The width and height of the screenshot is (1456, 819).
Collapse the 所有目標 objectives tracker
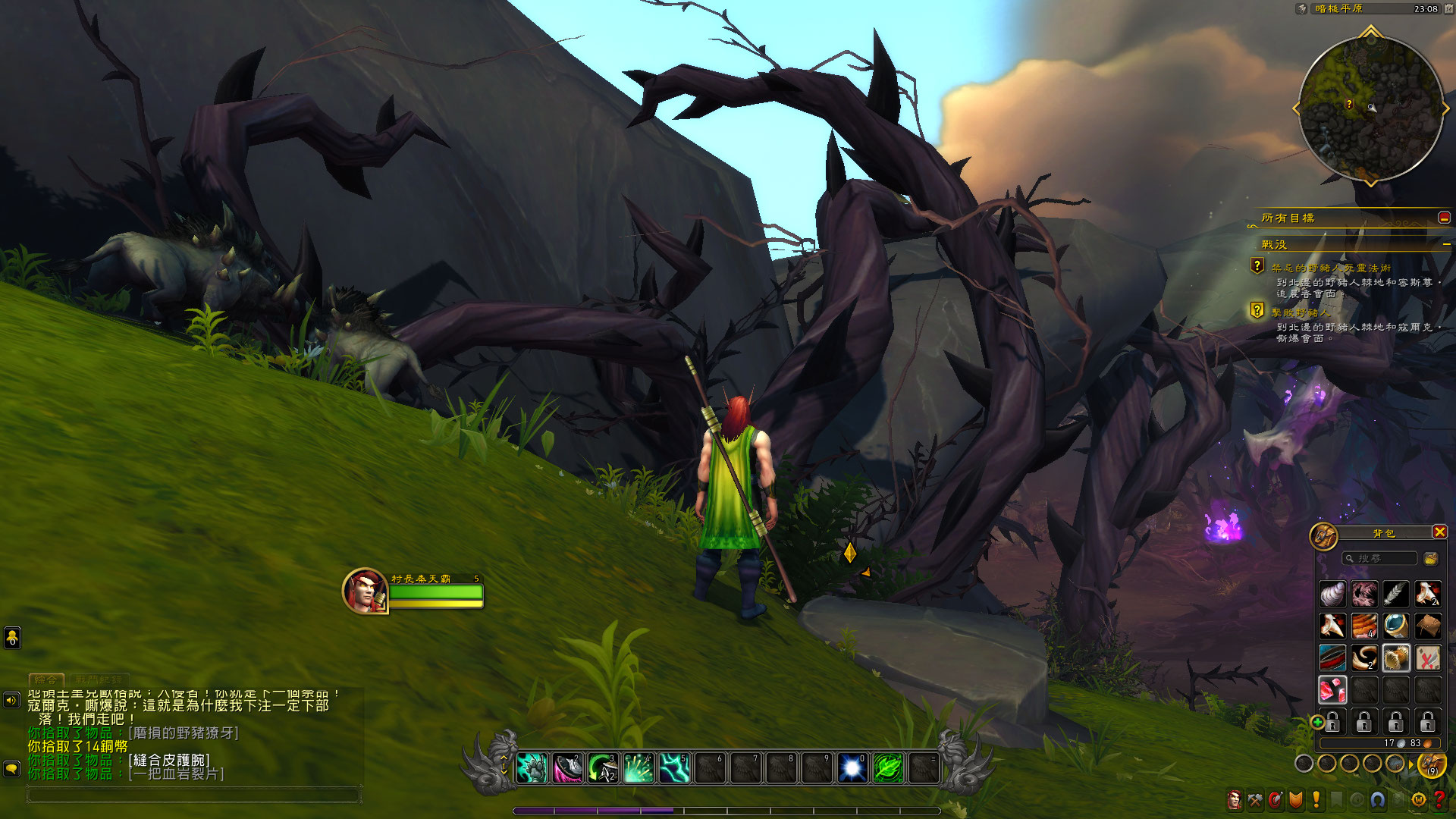pyautogui.click(x=1444, y=218)
